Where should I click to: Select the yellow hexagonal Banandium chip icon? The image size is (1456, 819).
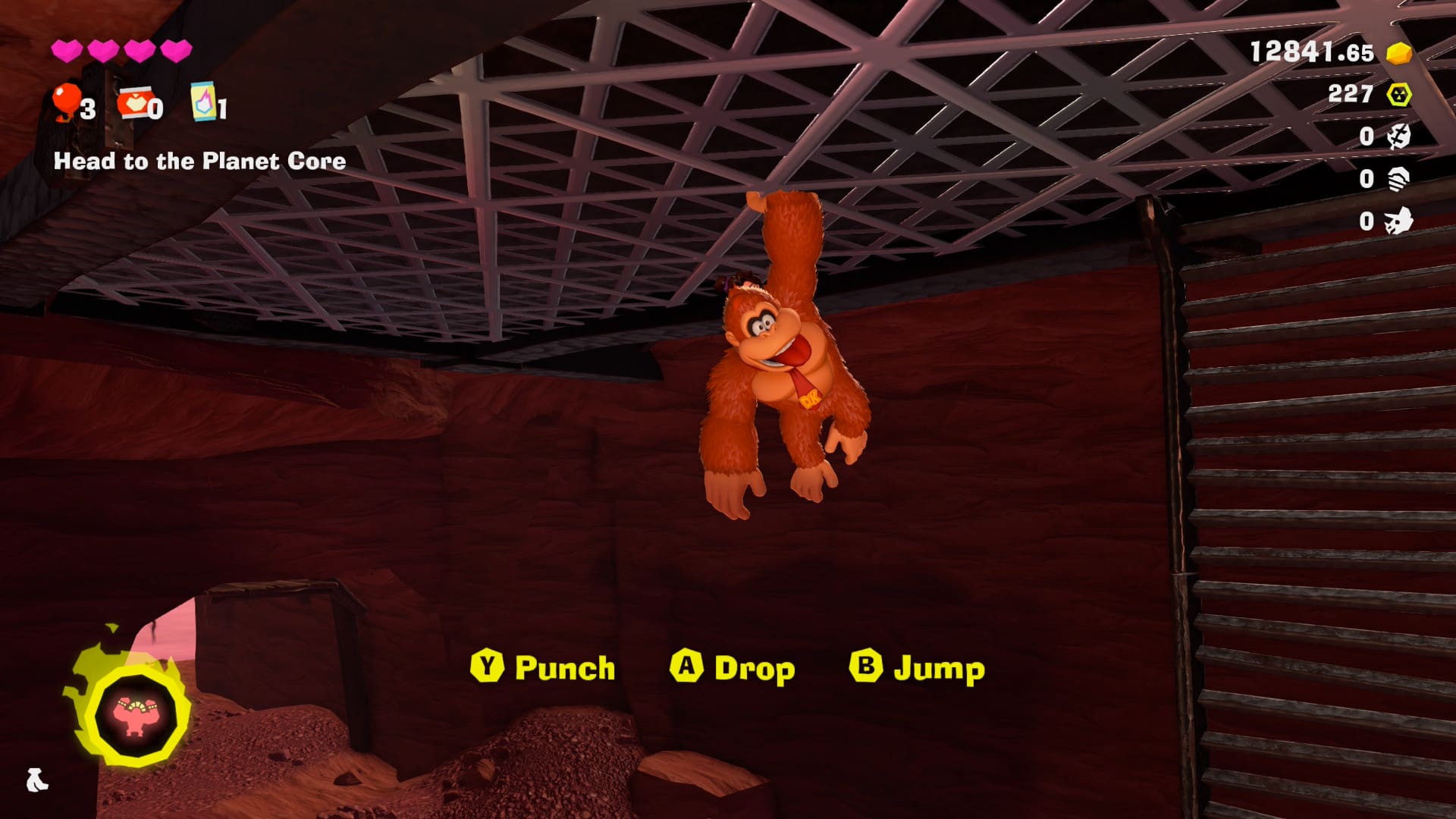click(1398, 95)
